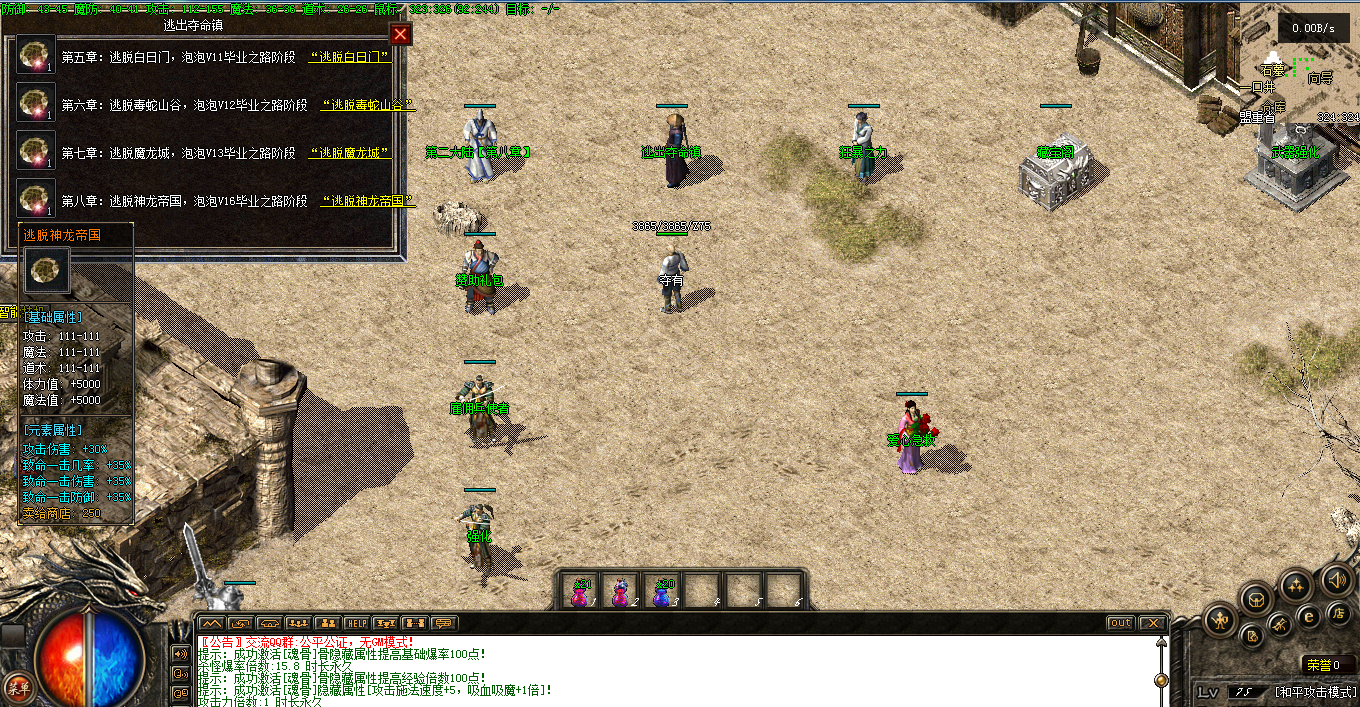Toggle sound with the round speaker button
Screen dimensions: 1360x707
click(x=1337, y=580)
